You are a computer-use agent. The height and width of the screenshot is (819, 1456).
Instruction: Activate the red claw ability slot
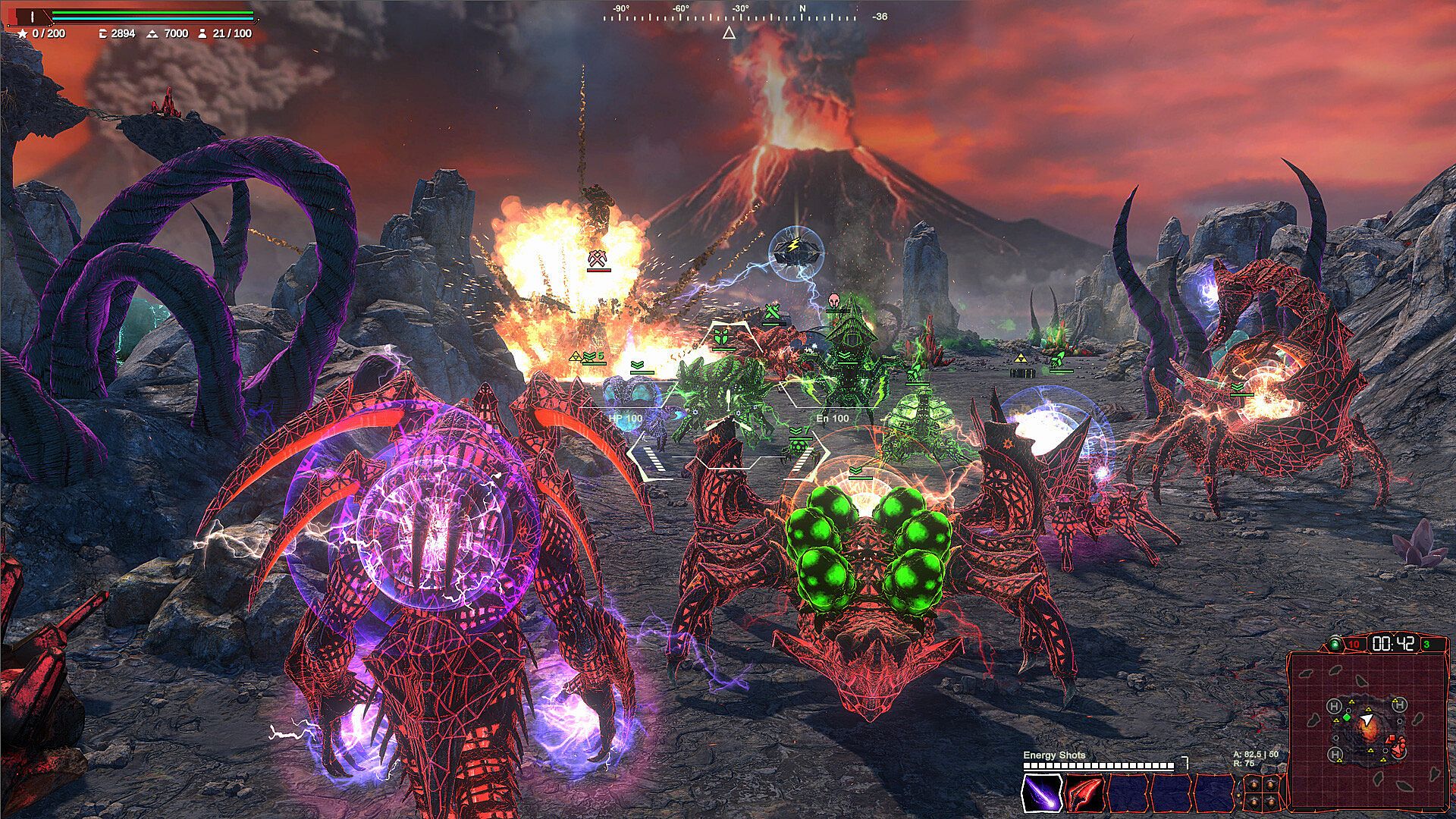pyautogui.click(x=1084, y=793)
